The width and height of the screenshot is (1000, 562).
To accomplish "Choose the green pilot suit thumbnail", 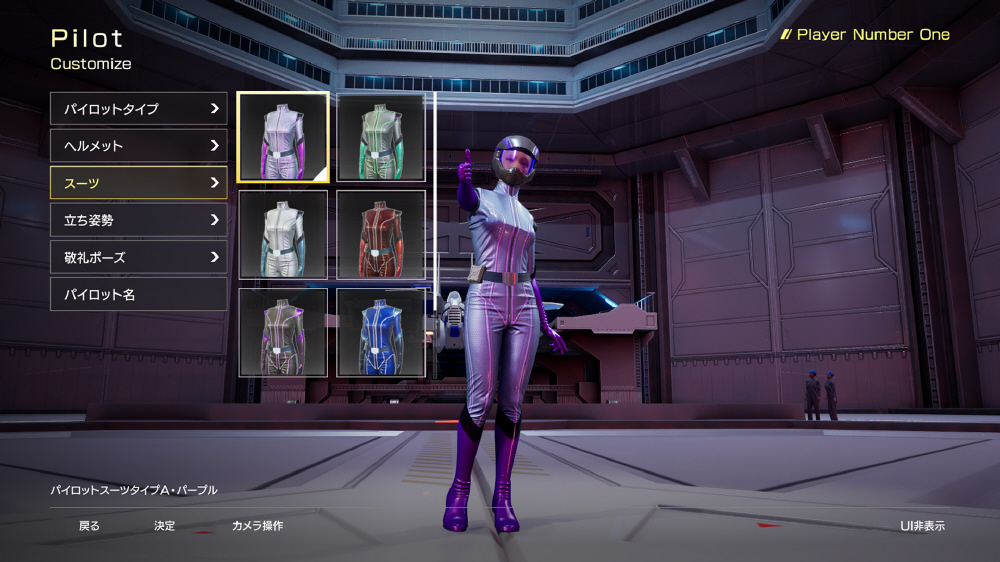I will 381,137.
